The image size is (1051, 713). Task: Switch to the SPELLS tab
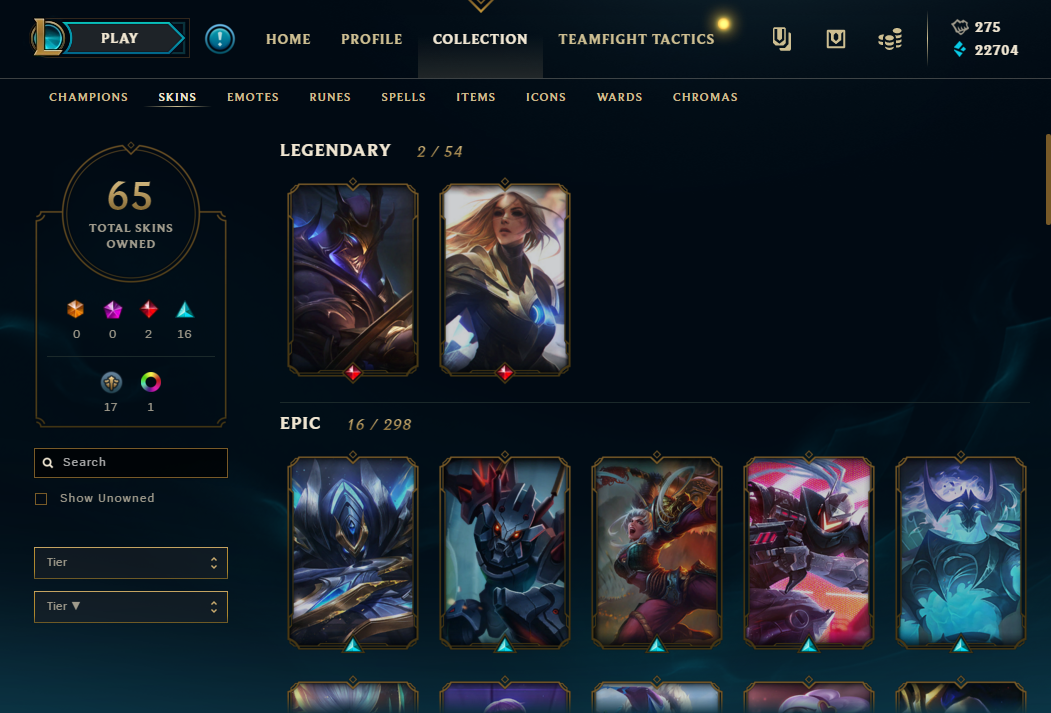[403, 97]
